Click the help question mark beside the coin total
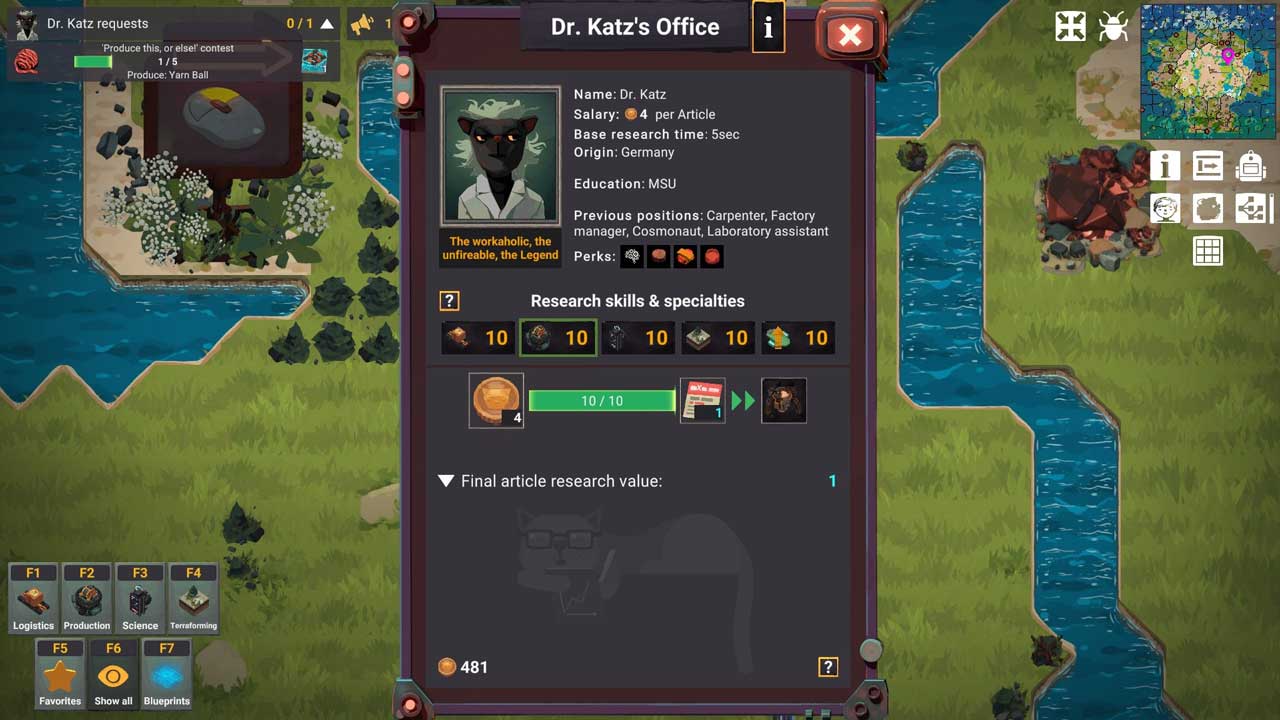1280x720 pixels. pyautogui.click(x=828, y=667)
